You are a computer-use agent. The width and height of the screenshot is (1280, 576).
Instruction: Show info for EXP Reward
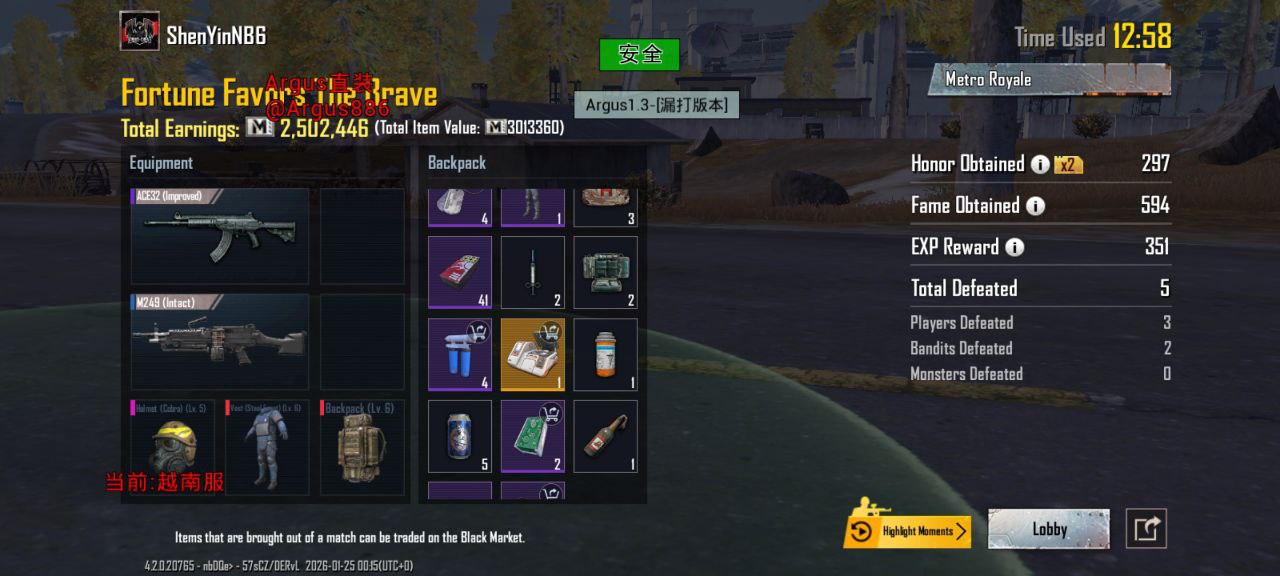tap(1014, 247)
